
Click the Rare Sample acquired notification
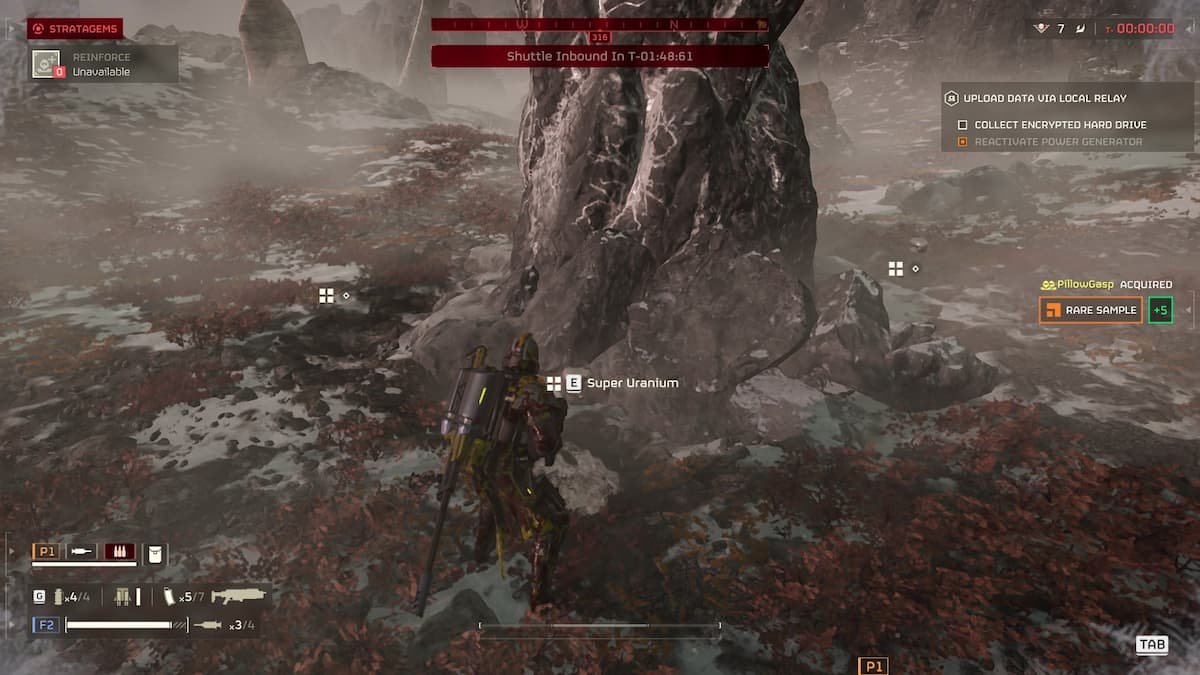point(1091,310)
